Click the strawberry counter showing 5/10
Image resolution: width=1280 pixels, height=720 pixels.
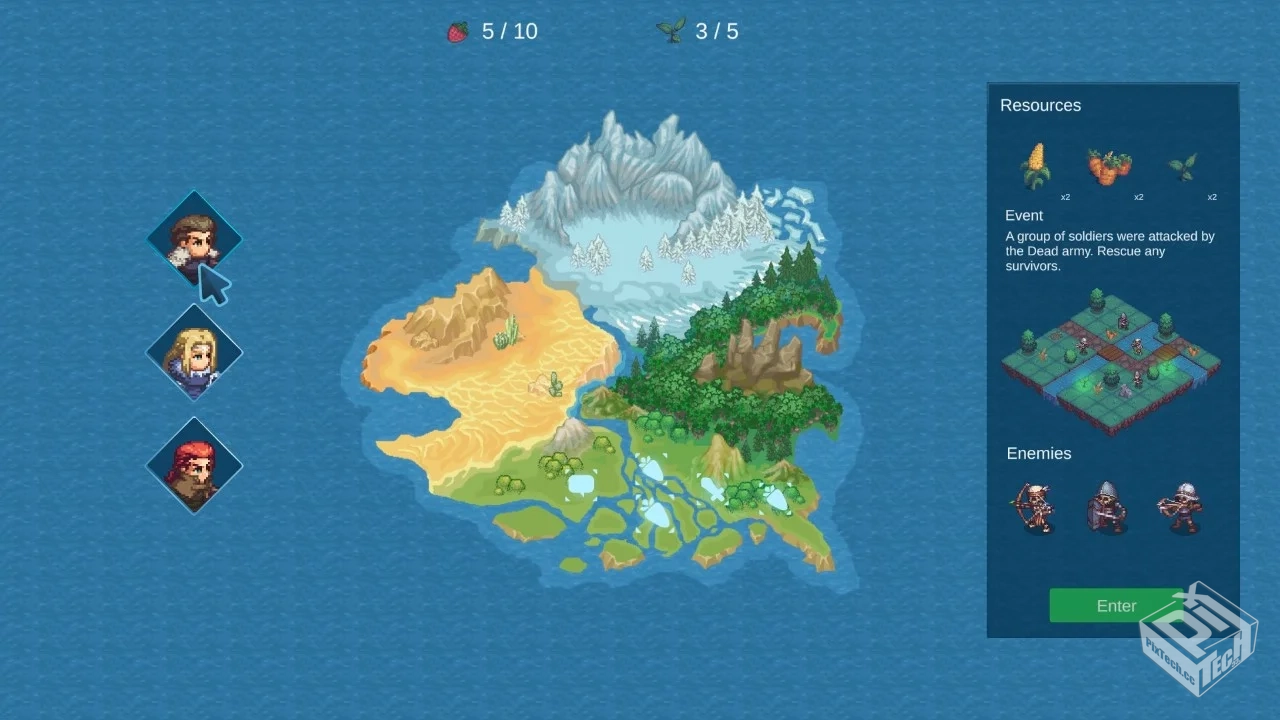(493, 31)
